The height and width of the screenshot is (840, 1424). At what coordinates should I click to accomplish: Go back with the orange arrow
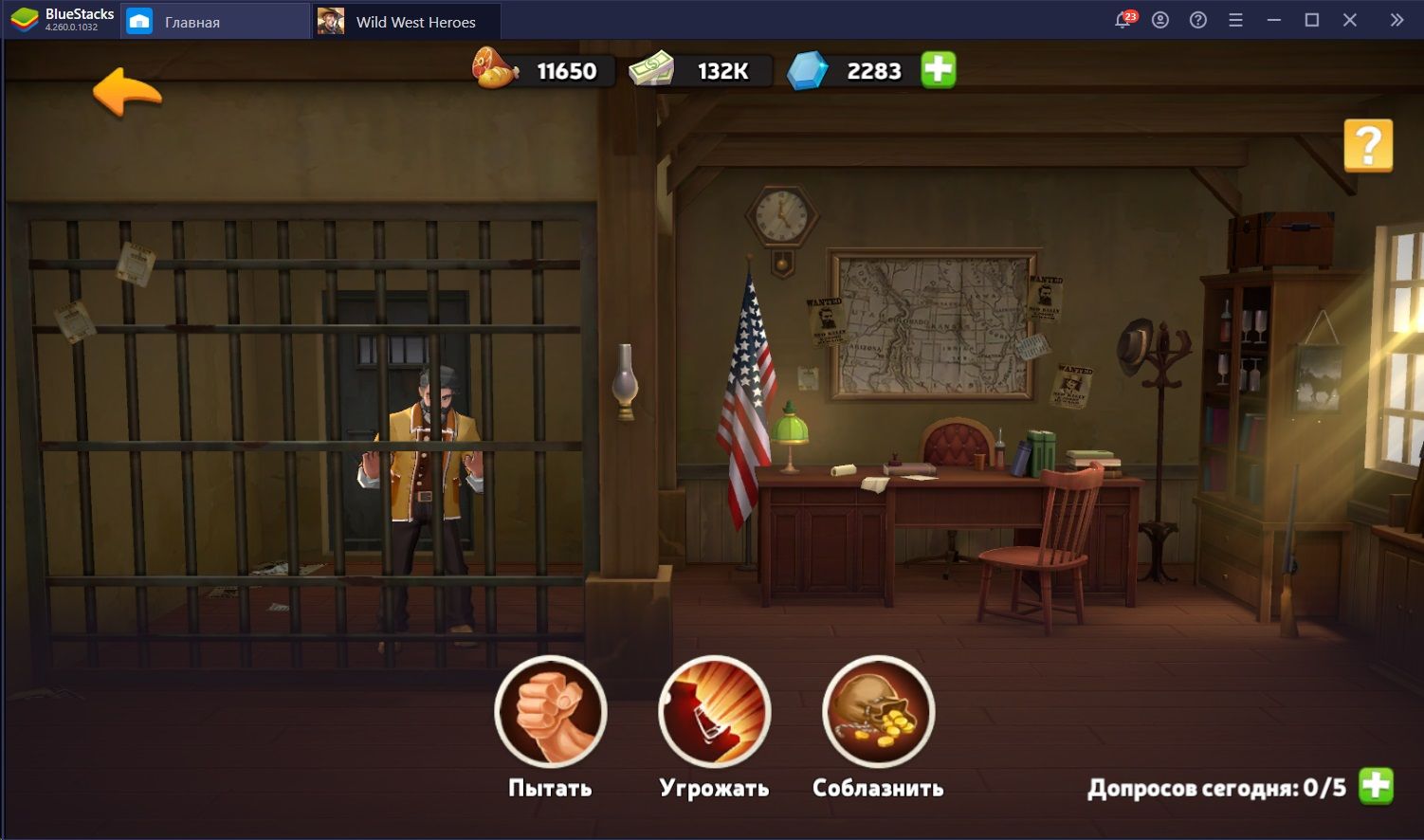(127, 92)
